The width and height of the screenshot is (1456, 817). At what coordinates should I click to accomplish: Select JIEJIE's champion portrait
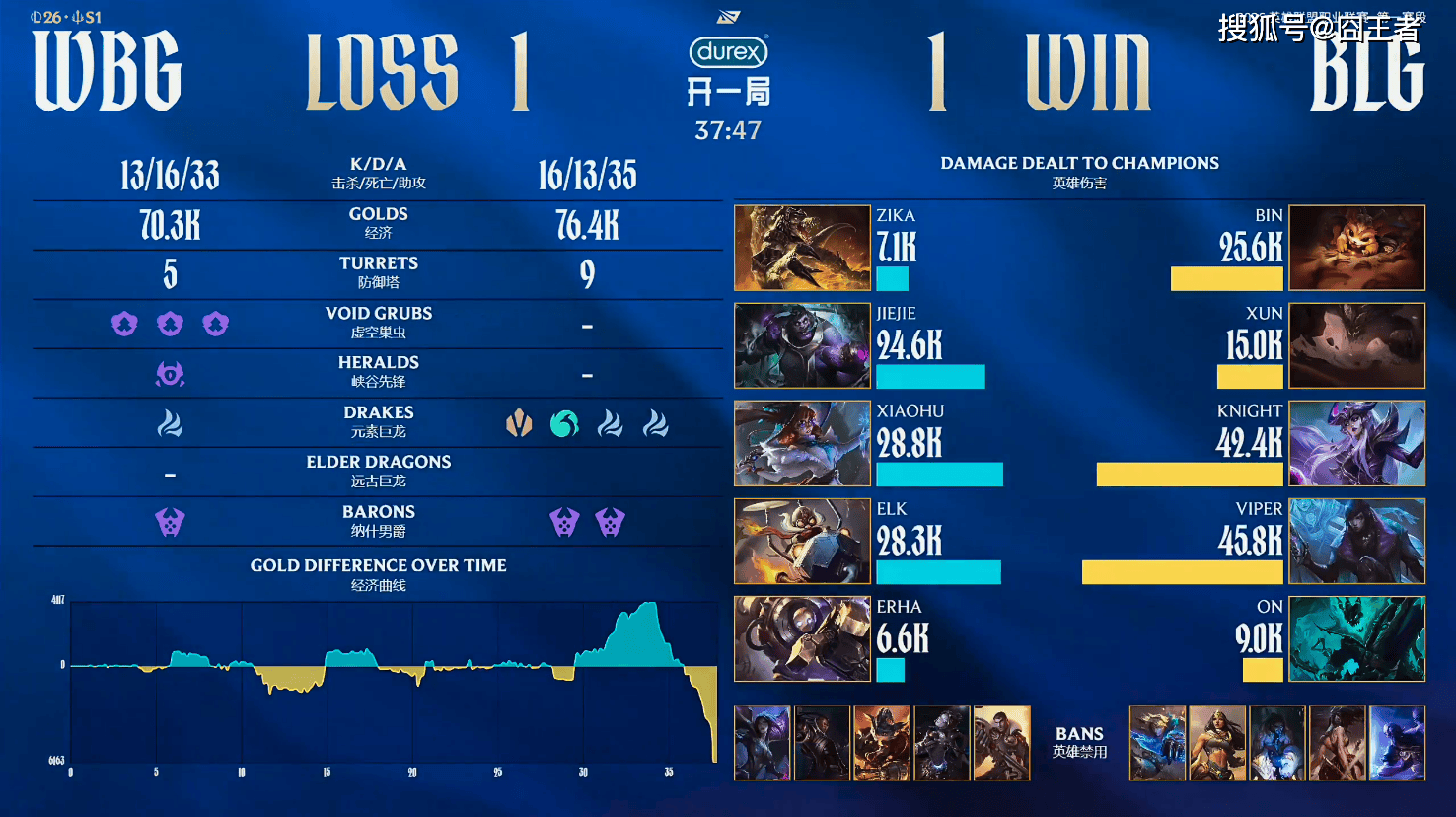(802, 345)
